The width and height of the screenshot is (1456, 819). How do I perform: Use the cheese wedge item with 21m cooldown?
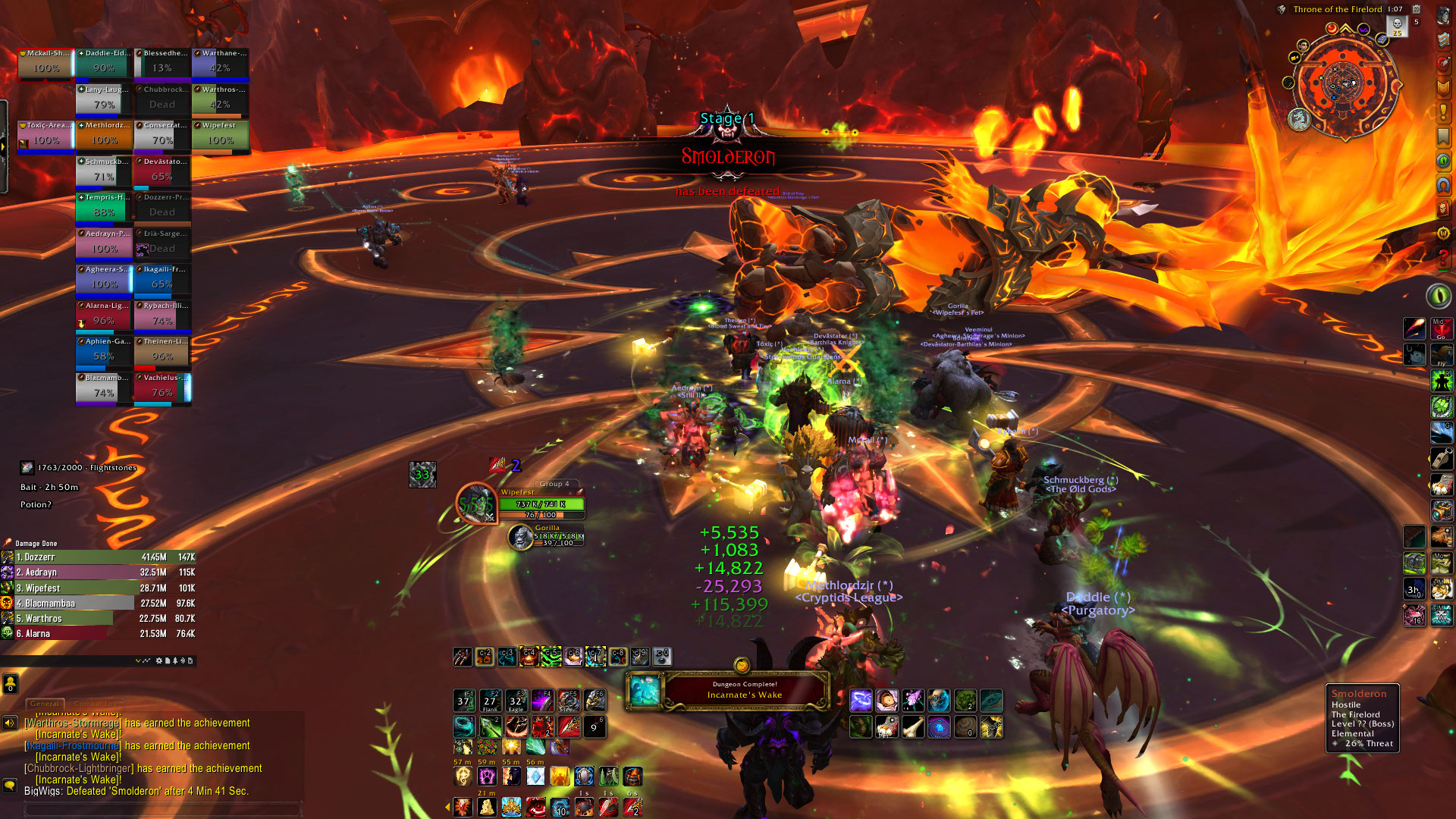(x=487, y=806)
